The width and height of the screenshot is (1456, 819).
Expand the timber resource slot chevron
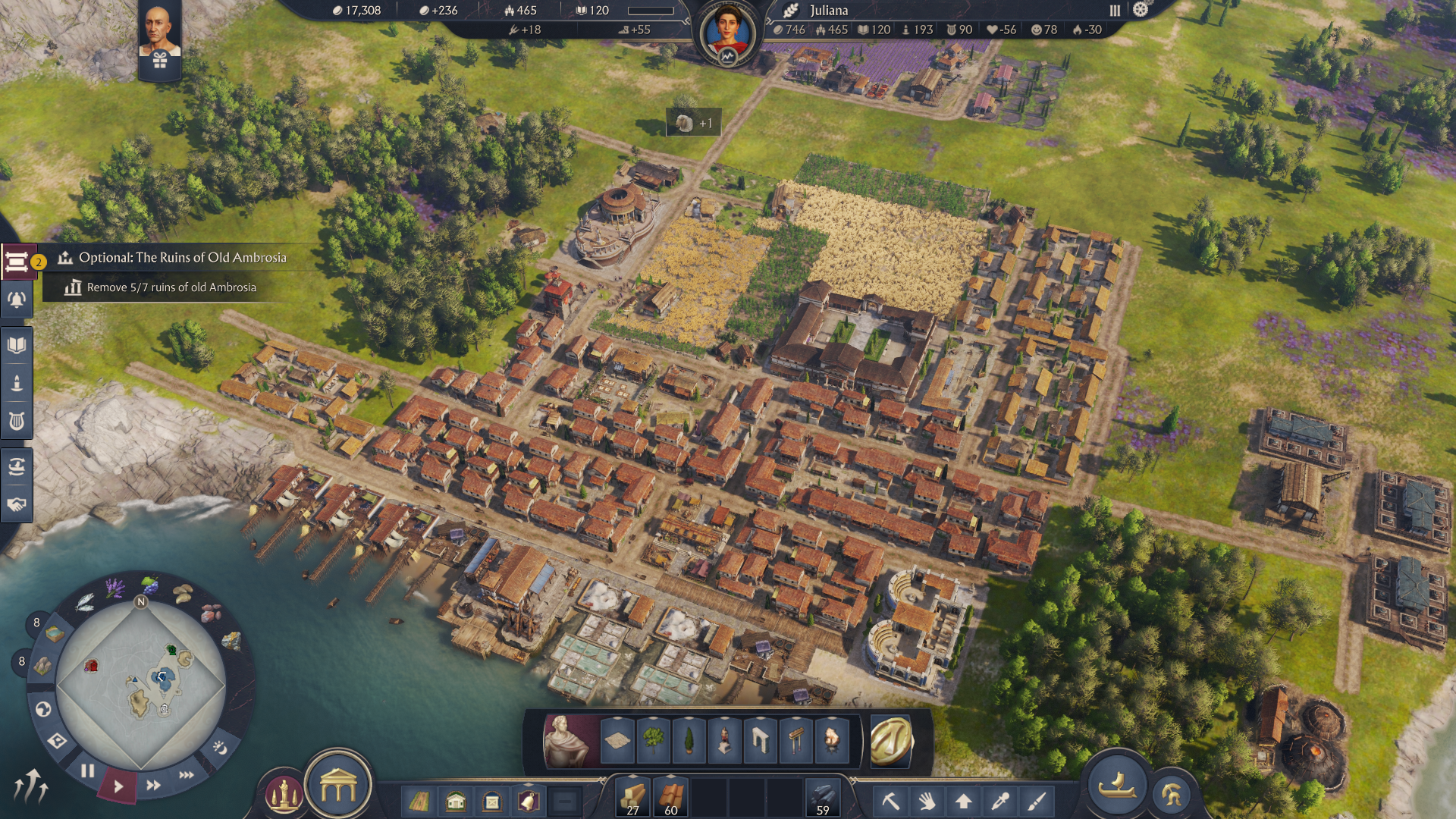pyautogui.click(x=632, y=777)
